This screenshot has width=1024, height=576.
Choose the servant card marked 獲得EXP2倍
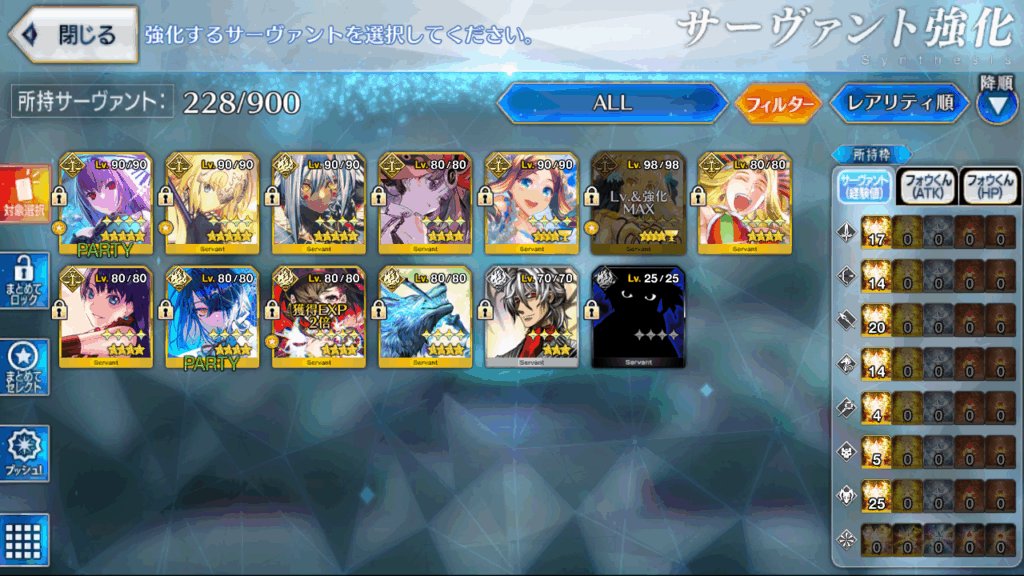(318, 317)
